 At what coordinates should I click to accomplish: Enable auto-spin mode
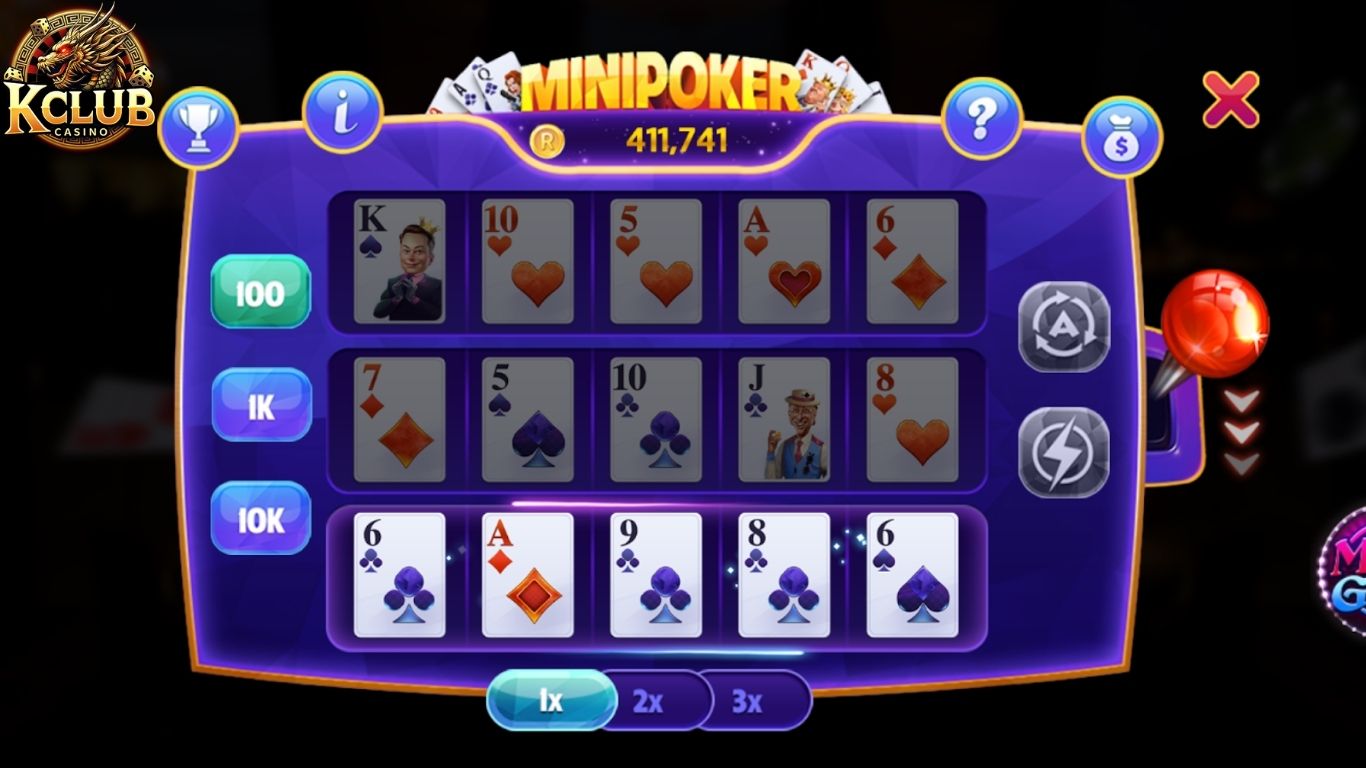pyautogui.click(x=1063, y=328)
